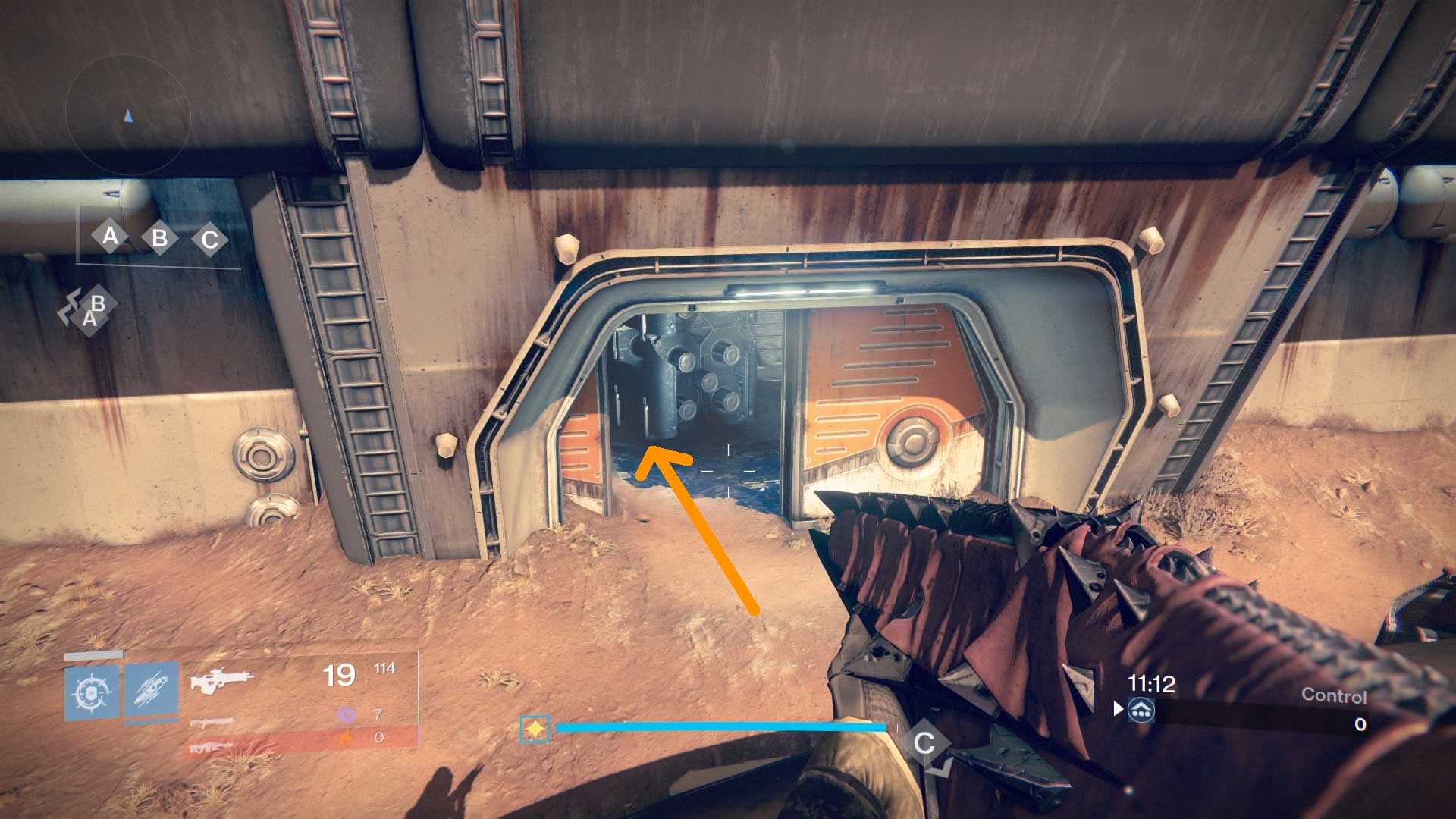Expand the triangle arrow next to the score bar
1456x819 pixels.
1118,711
